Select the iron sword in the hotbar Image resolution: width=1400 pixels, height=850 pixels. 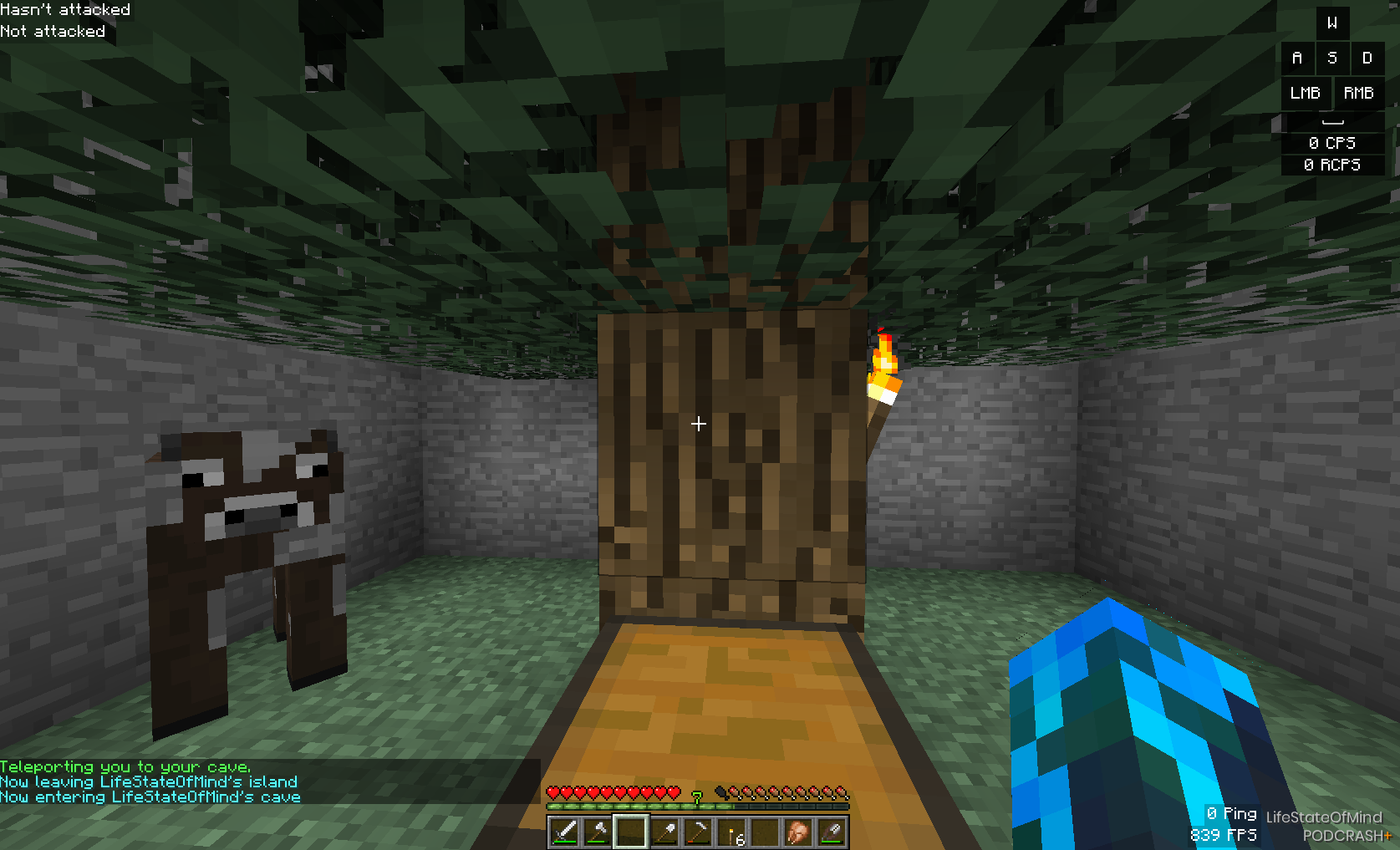point(563,832)
